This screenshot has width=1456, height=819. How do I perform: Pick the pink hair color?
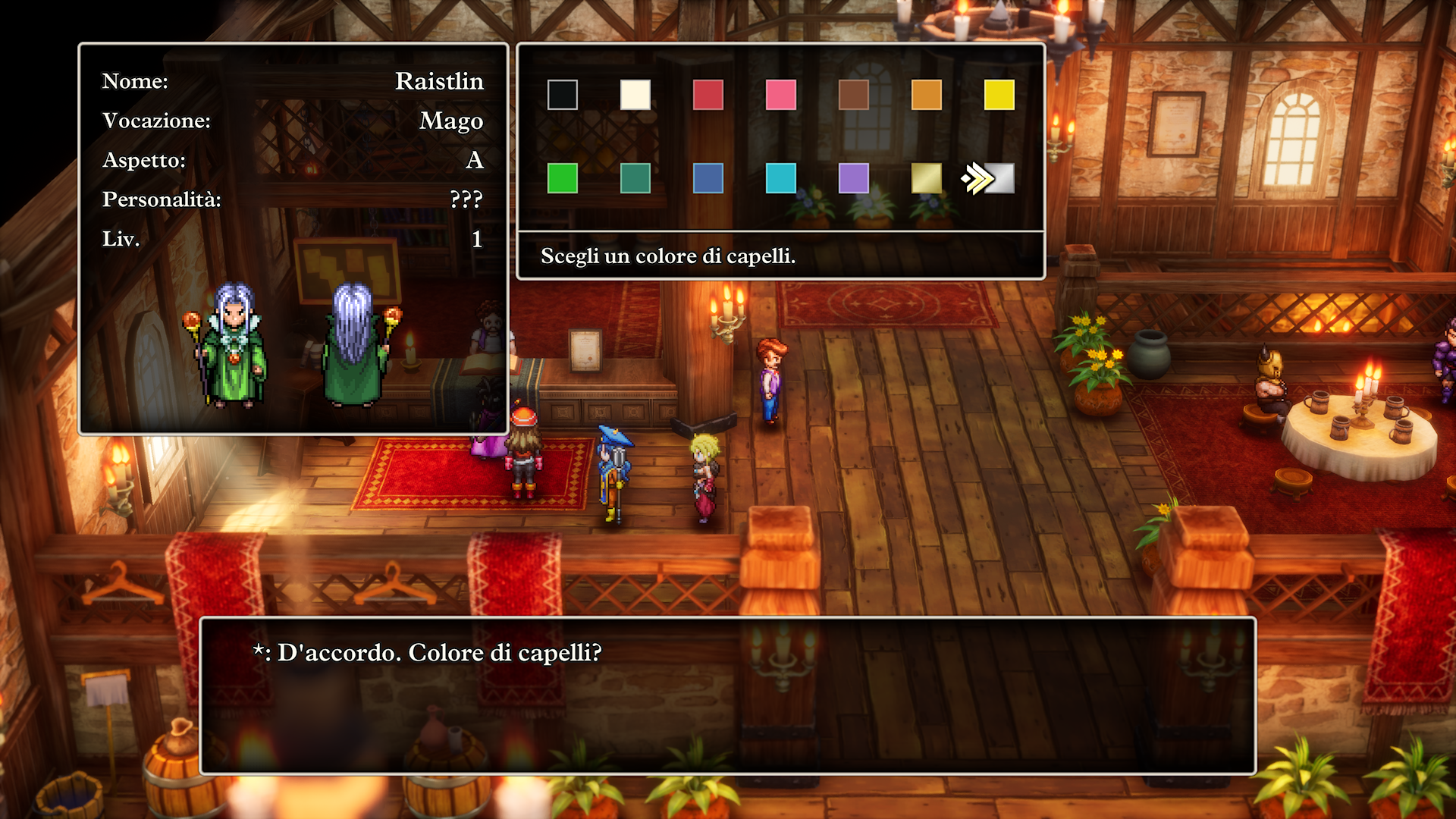click(x=780, y=95)
